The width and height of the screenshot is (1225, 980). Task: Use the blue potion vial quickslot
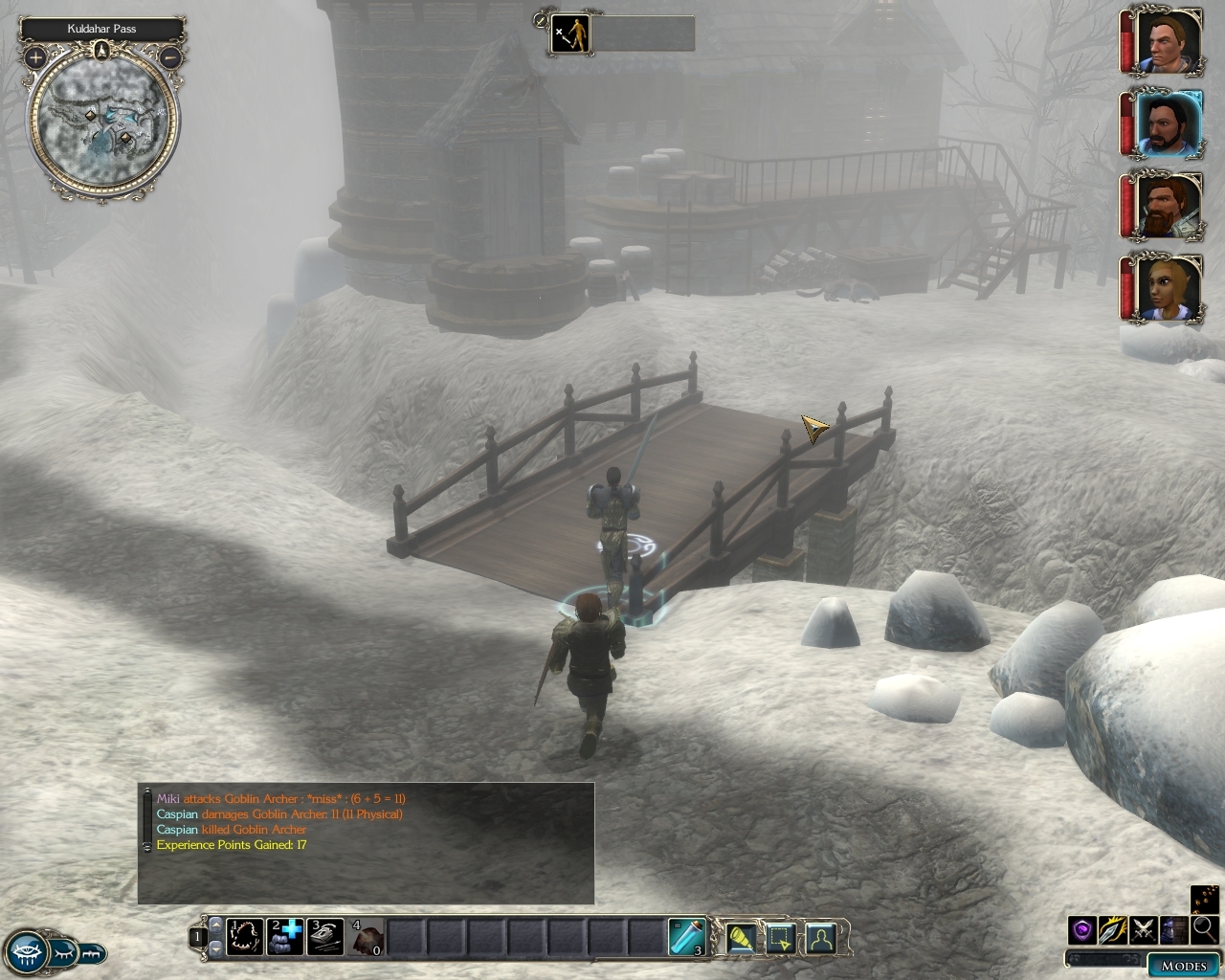tap(687, 937)
